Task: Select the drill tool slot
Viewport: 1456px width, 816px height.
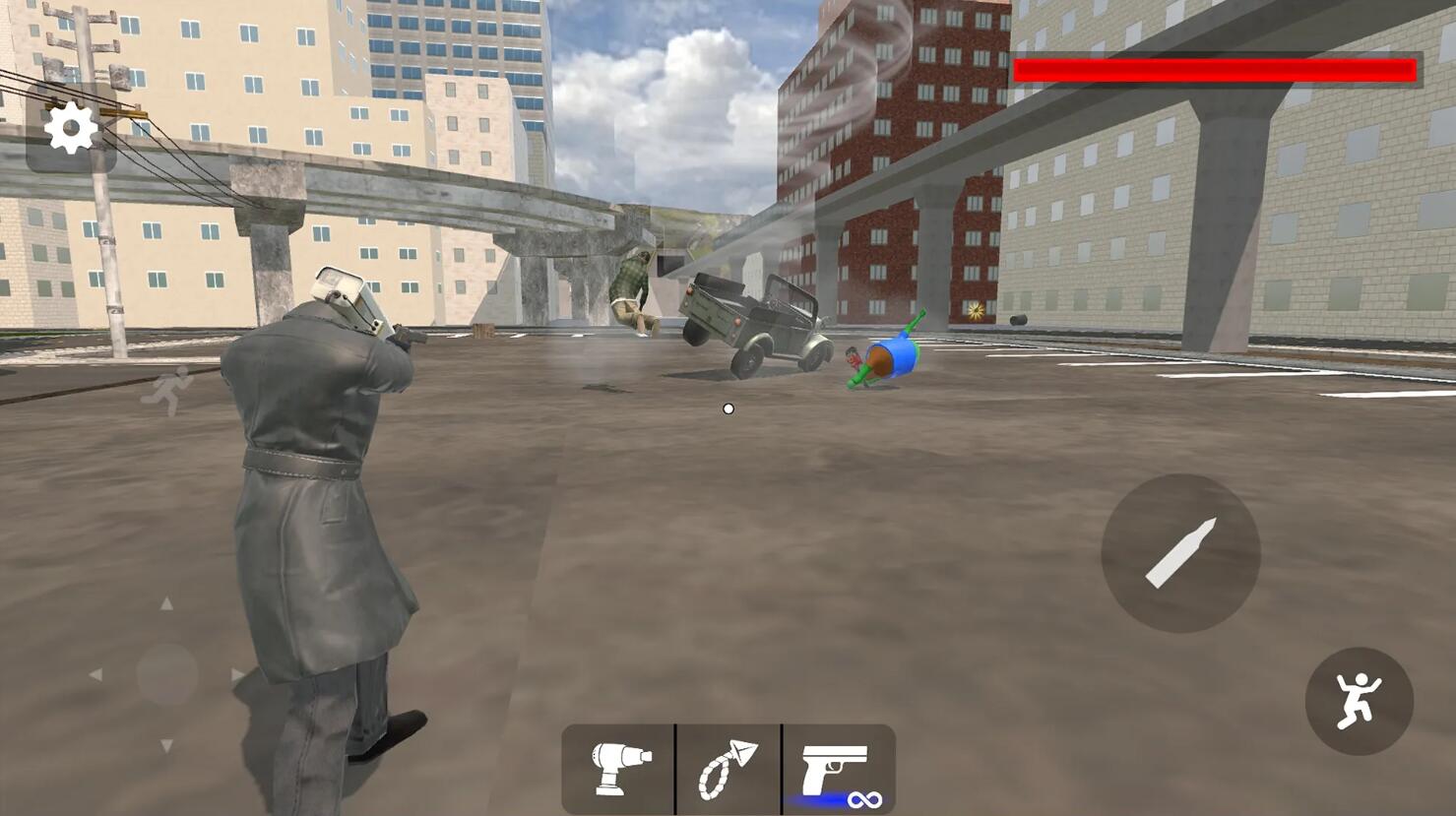Action: coord(619,769)
